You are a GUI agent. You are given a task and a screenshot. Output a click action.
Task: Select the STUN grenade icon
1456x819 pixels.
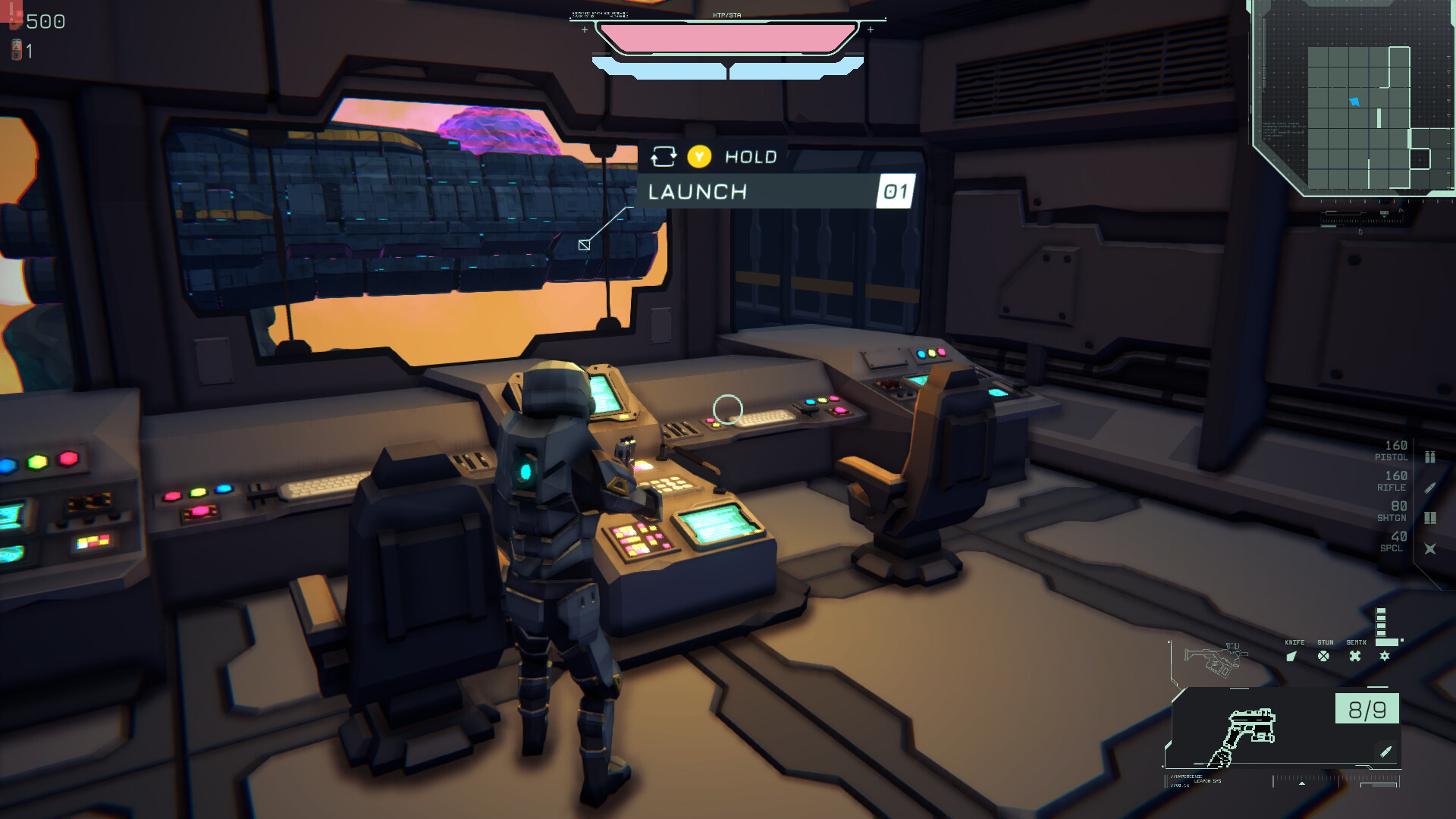tap(1323, 657)
